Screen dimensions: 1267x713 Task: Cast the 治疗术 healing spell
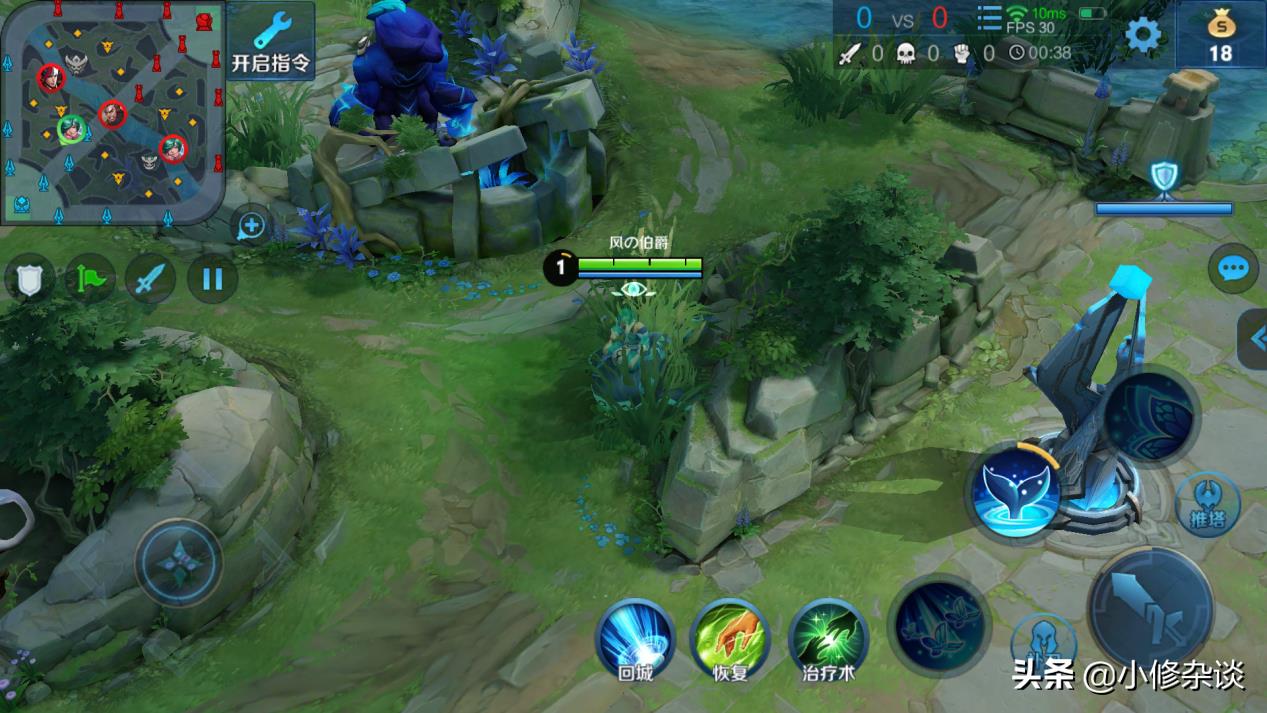click(x=828, y=640)
